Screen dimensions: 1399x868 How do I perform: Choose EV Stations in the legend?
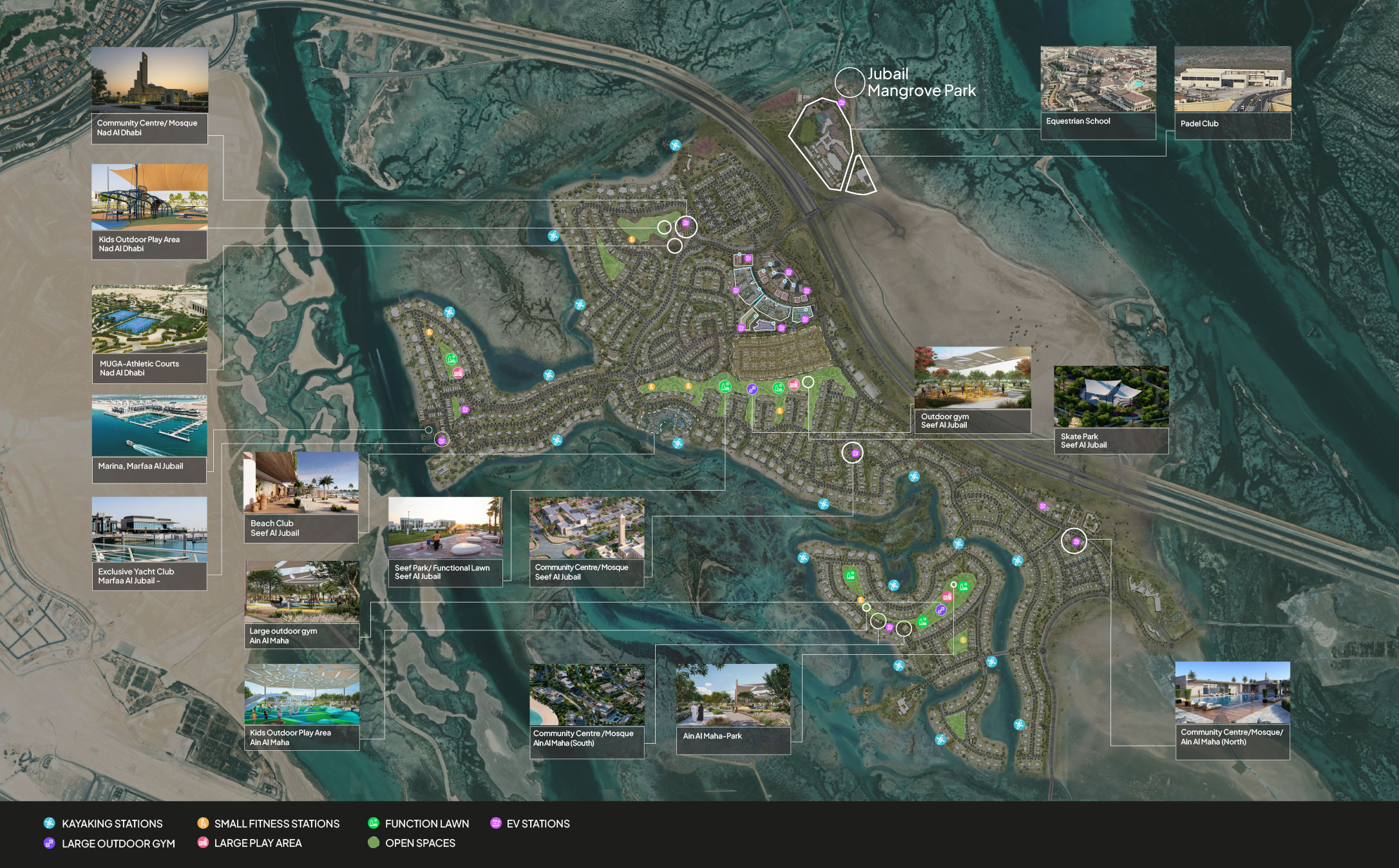[x=538, y=824]
